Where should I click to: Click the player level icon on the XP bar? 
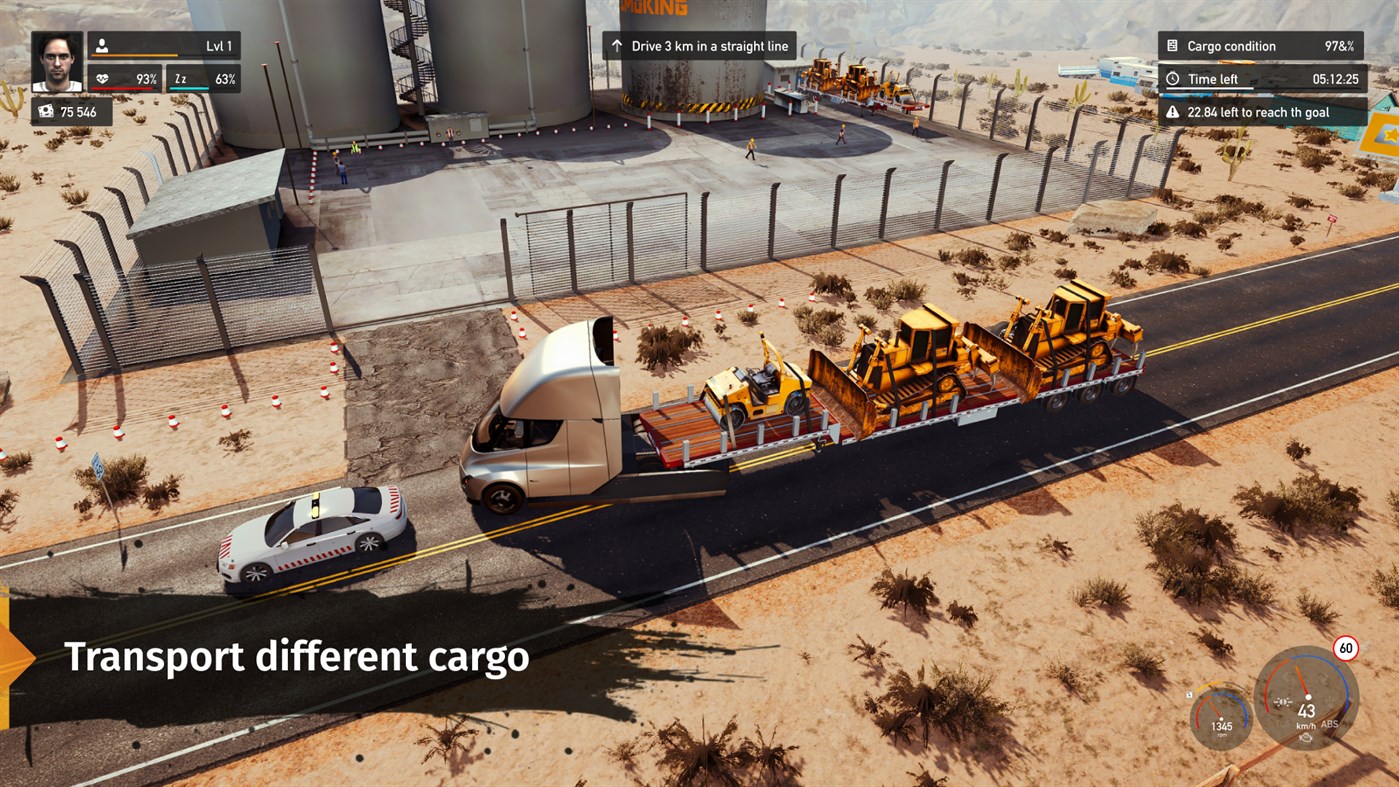click(102, 46)
